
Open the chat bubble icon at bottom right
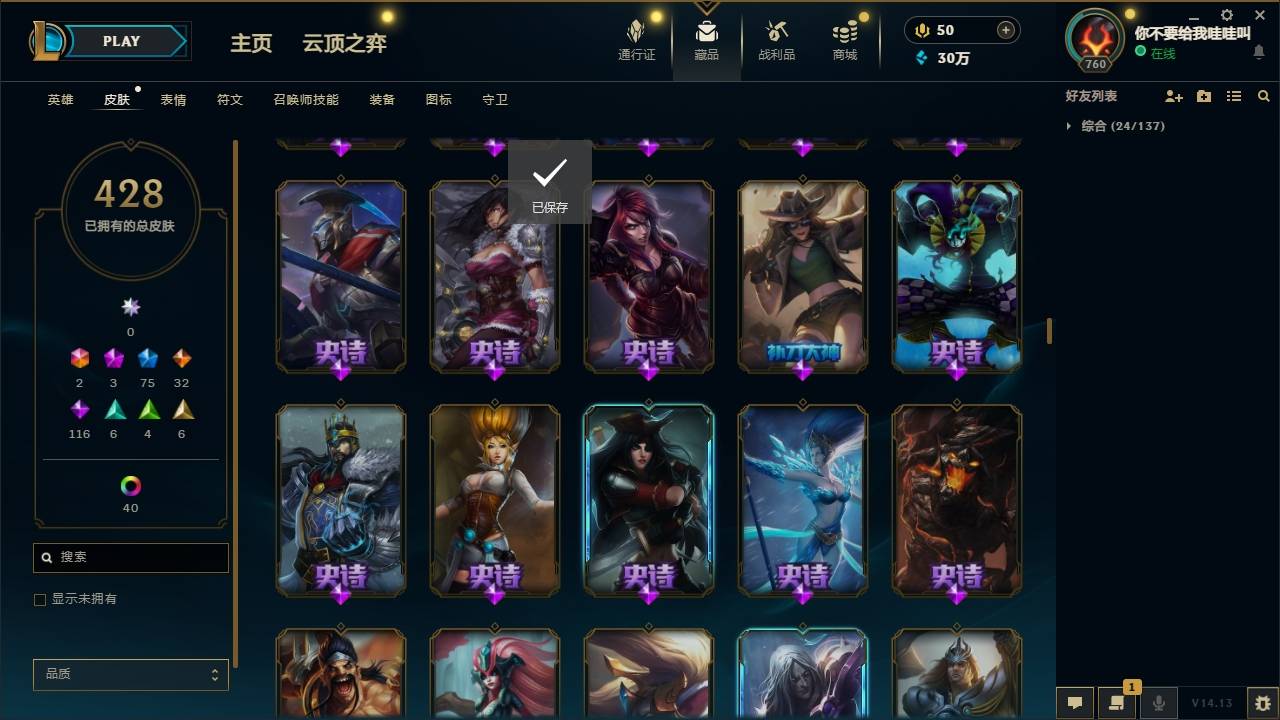(x=1073, y=703)
